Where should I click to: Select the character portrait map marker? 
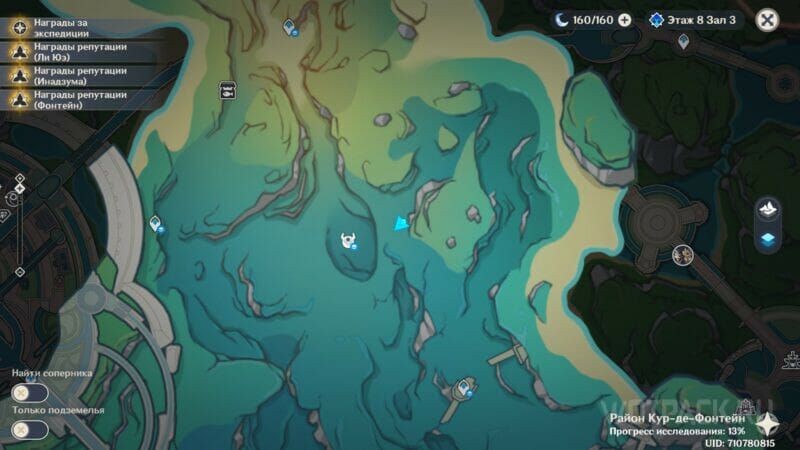pos(684,255)
